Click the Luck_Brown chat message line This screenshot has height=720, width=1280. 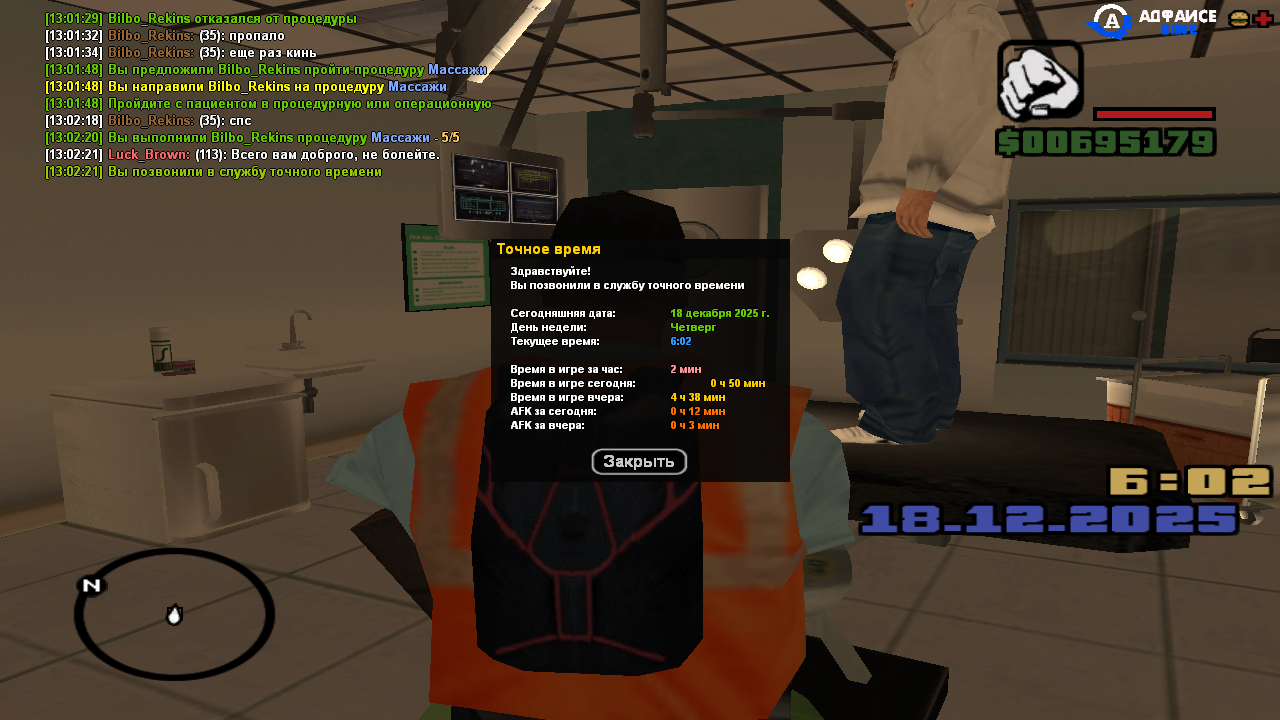point(242,155)
